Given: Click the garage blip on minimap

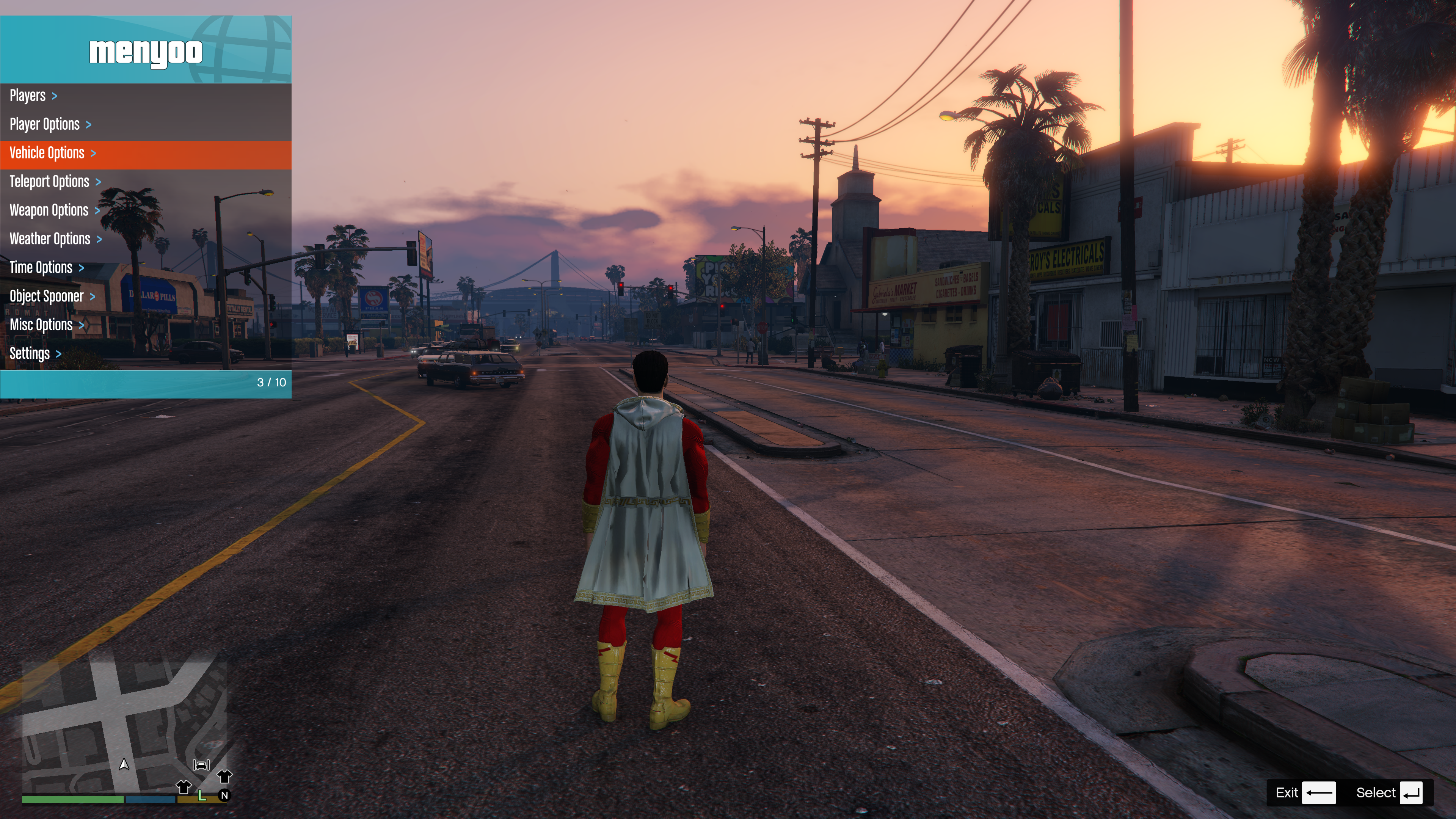Looking at the screenshot, I should (201, 765).
